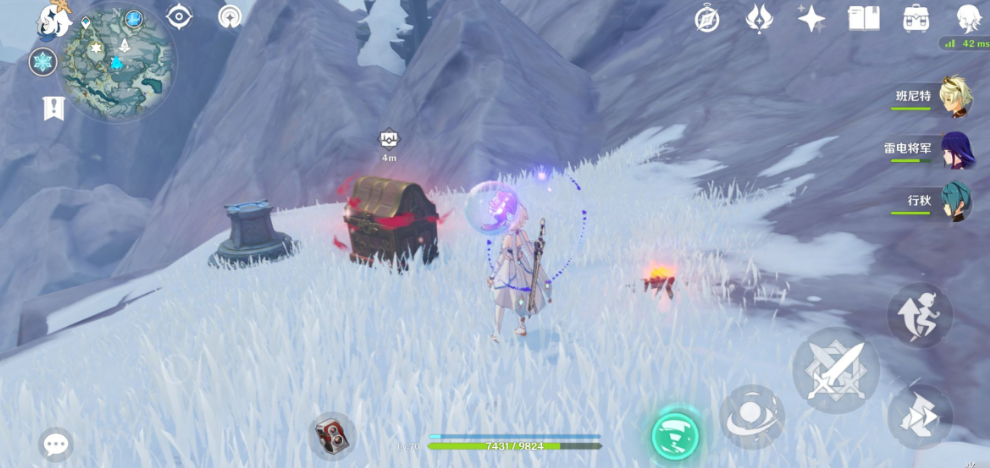The image size is (990, 468).
Task: Switch to party member 行秋
Action: pos(953,200)
